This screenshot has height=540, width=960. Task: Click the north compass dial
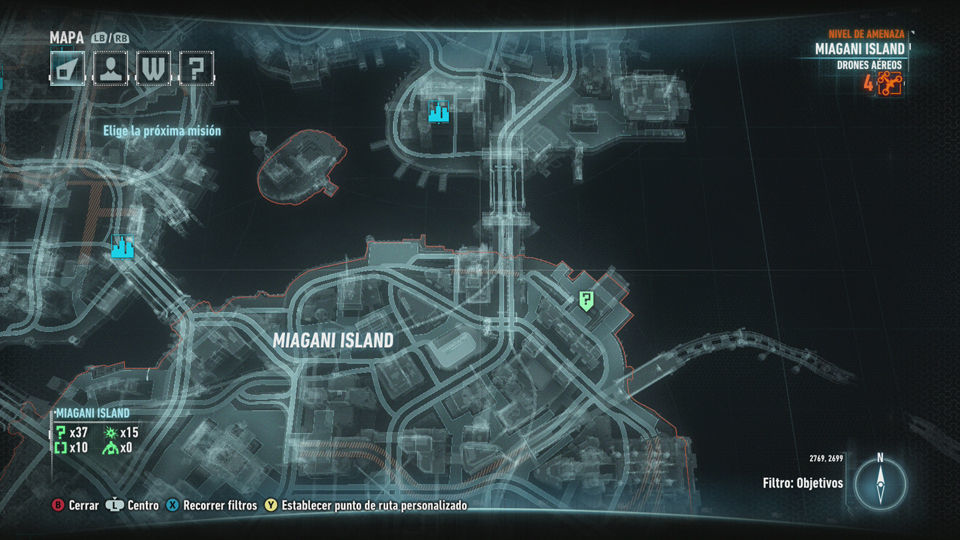(x=880, y=485)
